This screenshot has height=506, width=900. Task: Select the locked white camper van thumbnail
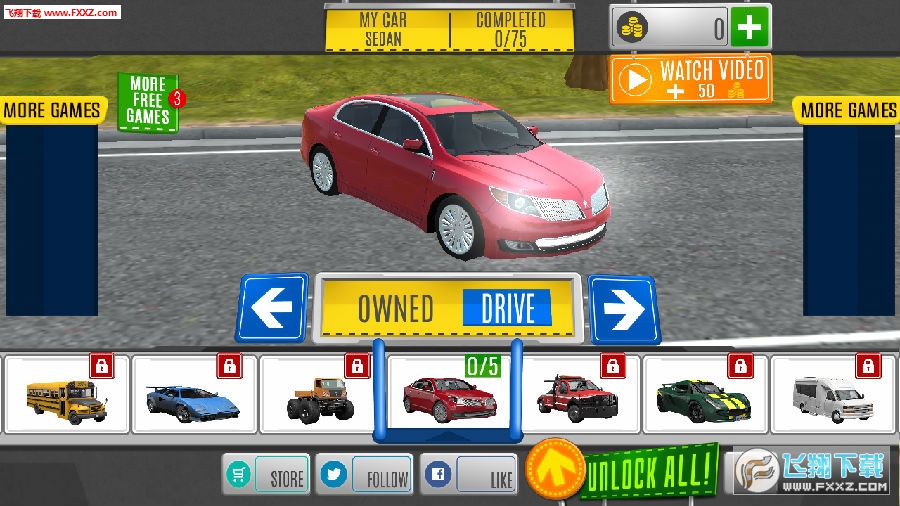[x=834, y=395]
